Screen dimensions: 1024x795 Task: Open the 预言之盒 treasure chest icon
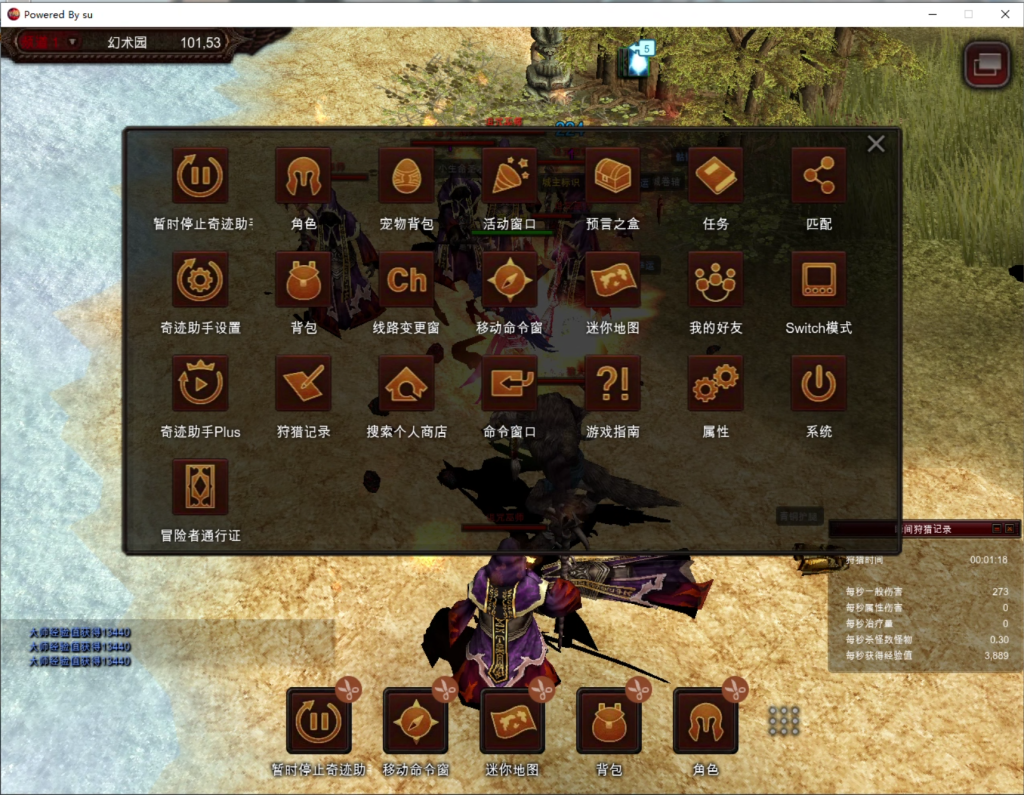coord(612,177)
